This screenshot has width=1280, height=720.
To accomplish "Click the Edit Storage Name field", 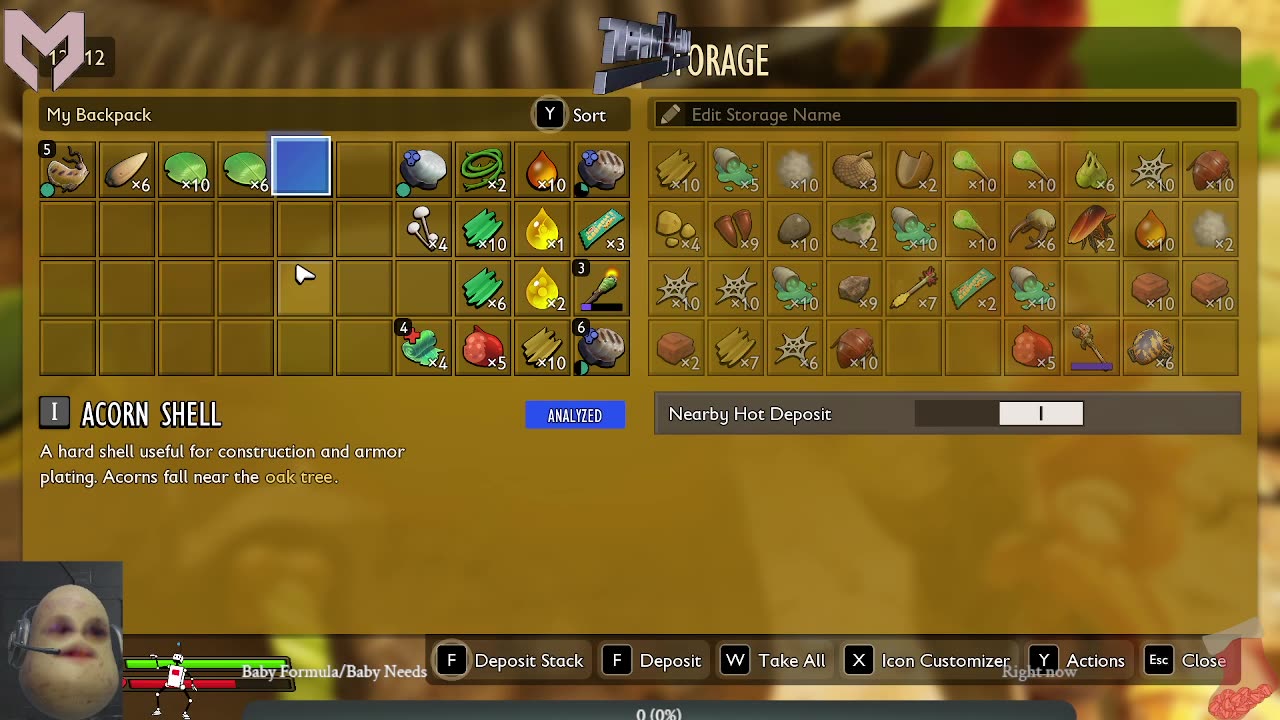I will coord(944,115).
